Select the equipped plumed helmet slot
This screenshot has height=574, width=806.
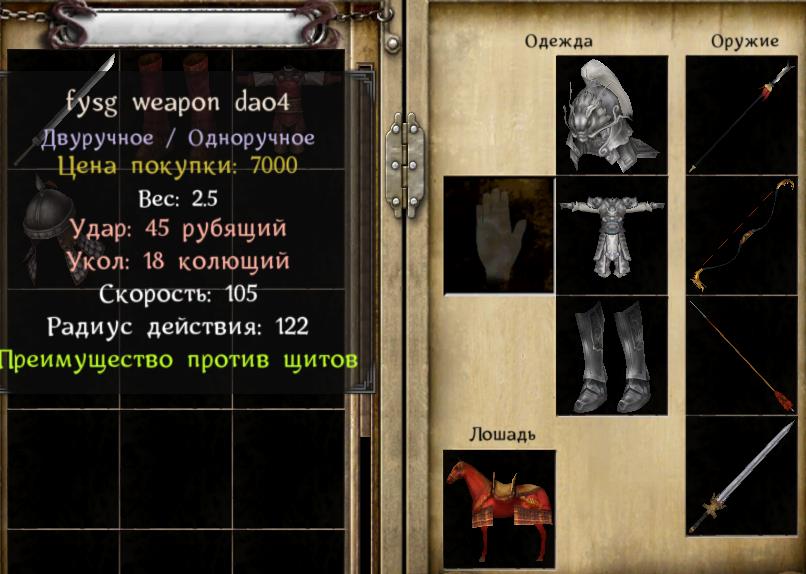pyautogui.click(x=611, y=114)
